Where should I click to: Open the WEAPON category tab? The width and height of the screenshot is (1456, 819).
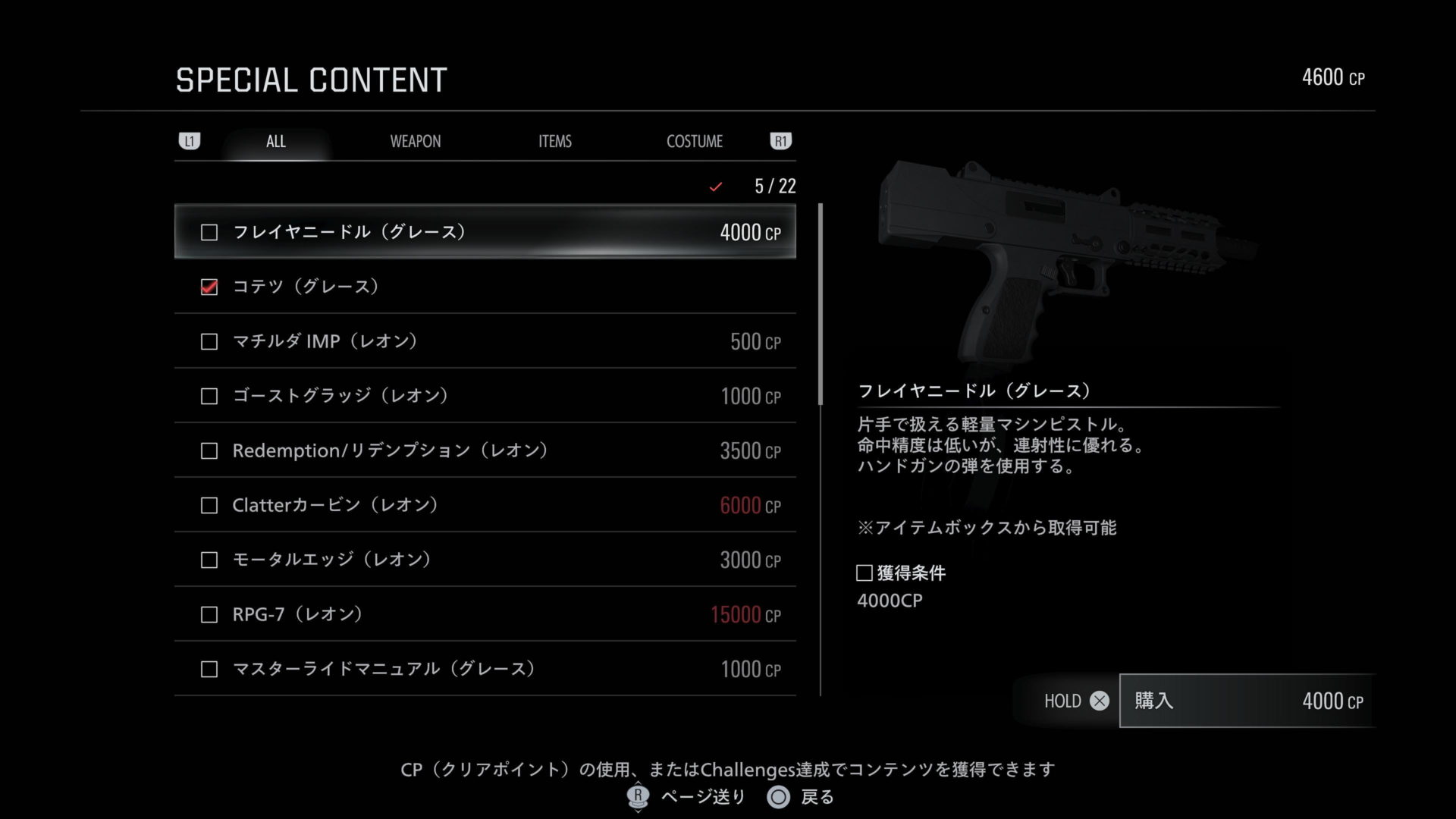[x=415, y=142]
